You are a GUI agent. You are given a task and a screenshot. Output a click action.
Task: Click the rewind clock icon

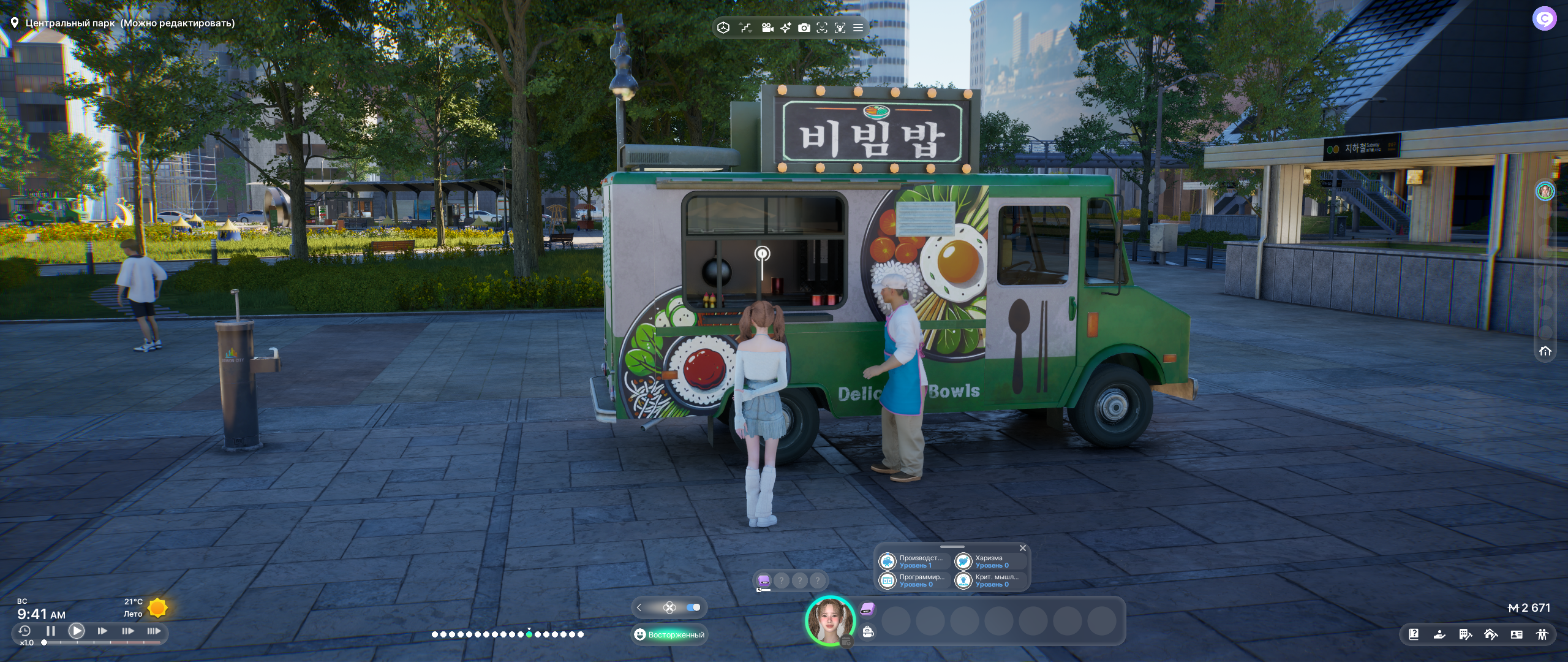tap(24, 631)
